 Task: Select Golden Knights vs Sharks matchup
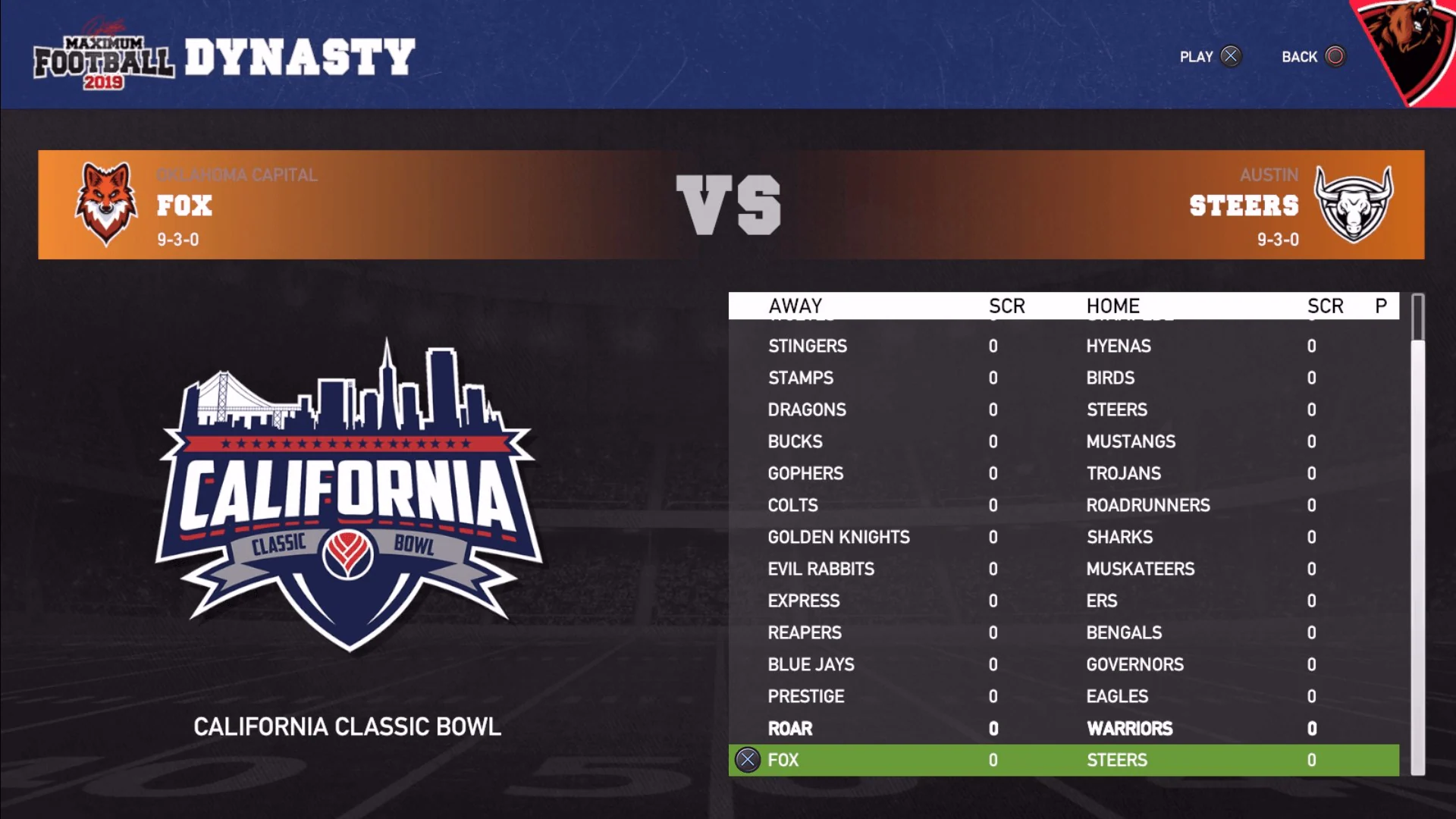click(x=1062, y=537)
